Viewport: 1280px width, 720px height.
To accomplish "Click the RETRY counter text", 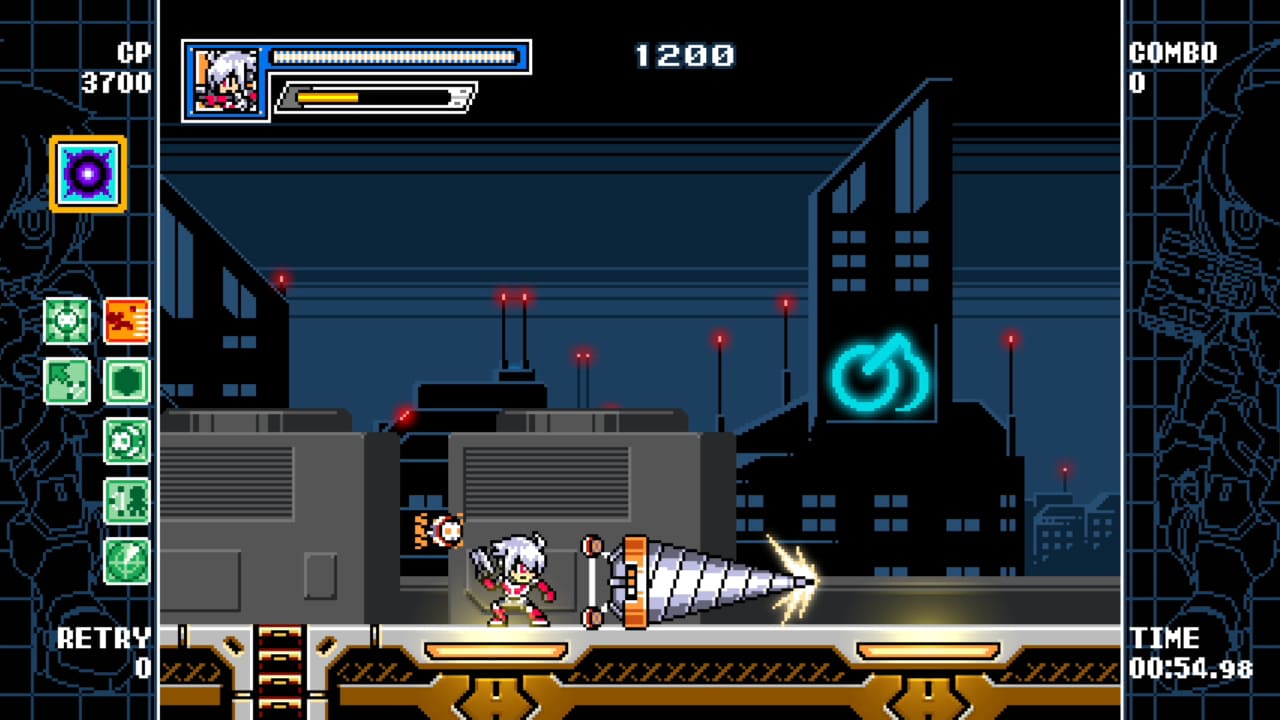I will 105,638.
